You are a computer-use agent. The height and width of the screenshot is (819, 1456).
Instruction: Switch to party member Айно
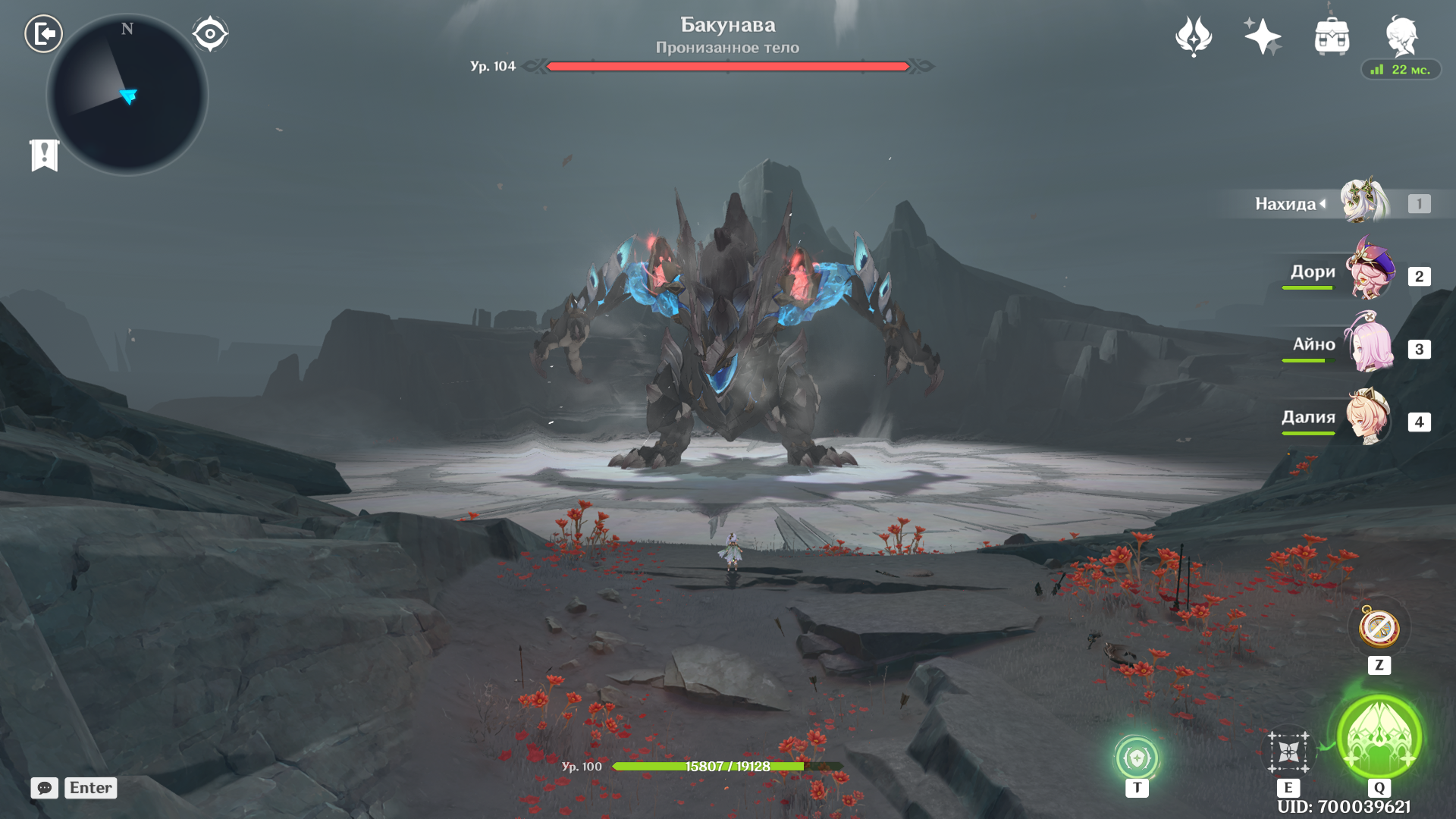pos(1370,344)
